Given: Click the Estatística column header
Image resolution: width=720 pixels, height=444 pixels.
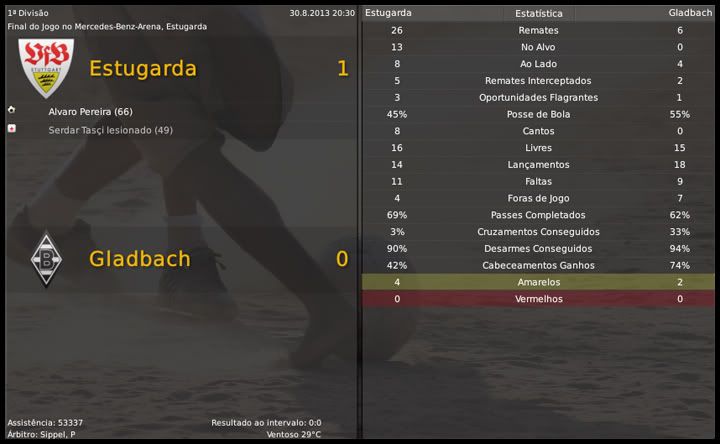Looking at the screenshot, I should tap(538, 14).
